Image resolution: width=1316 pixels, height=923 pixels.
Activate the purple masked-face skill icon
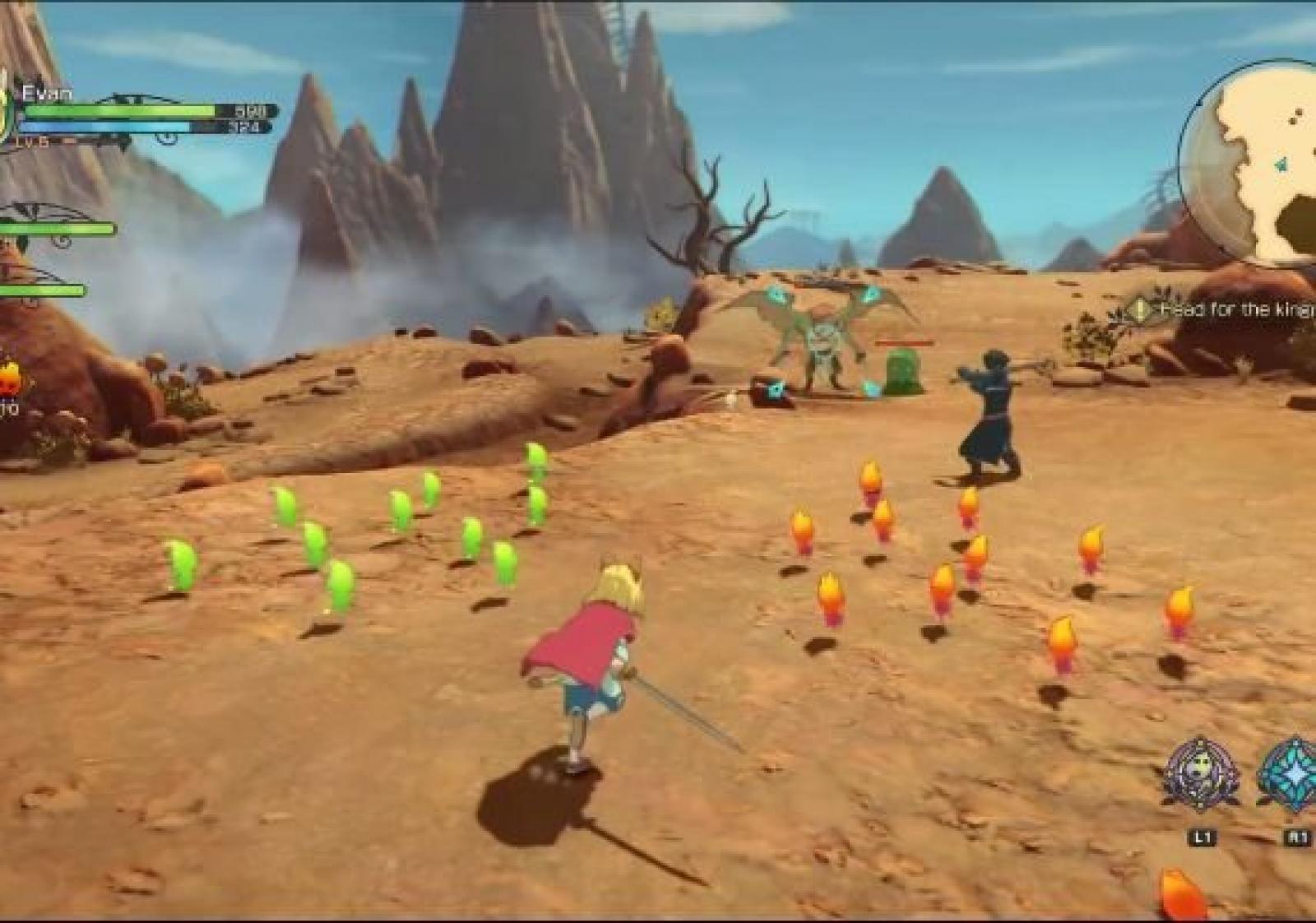point(1202,774)
